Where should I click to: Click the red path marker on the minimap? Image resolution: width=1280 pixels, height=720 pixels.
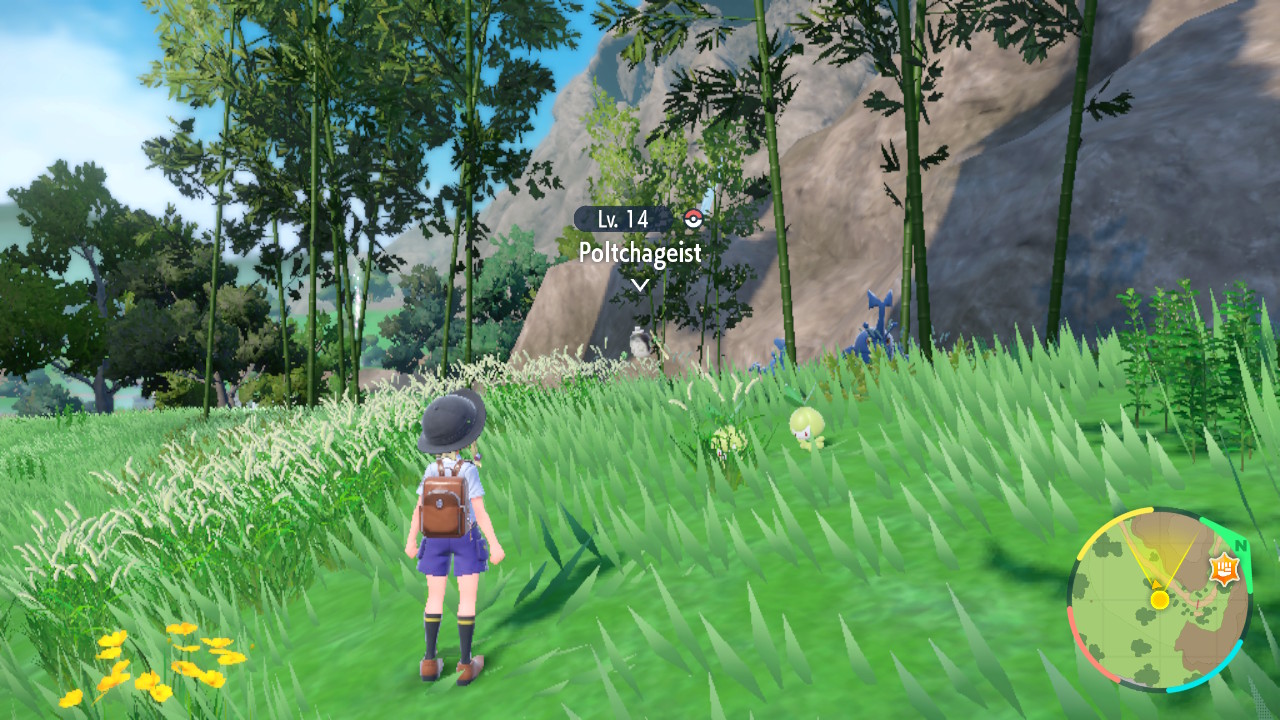pyautogui.click(x=1196, y=604)
